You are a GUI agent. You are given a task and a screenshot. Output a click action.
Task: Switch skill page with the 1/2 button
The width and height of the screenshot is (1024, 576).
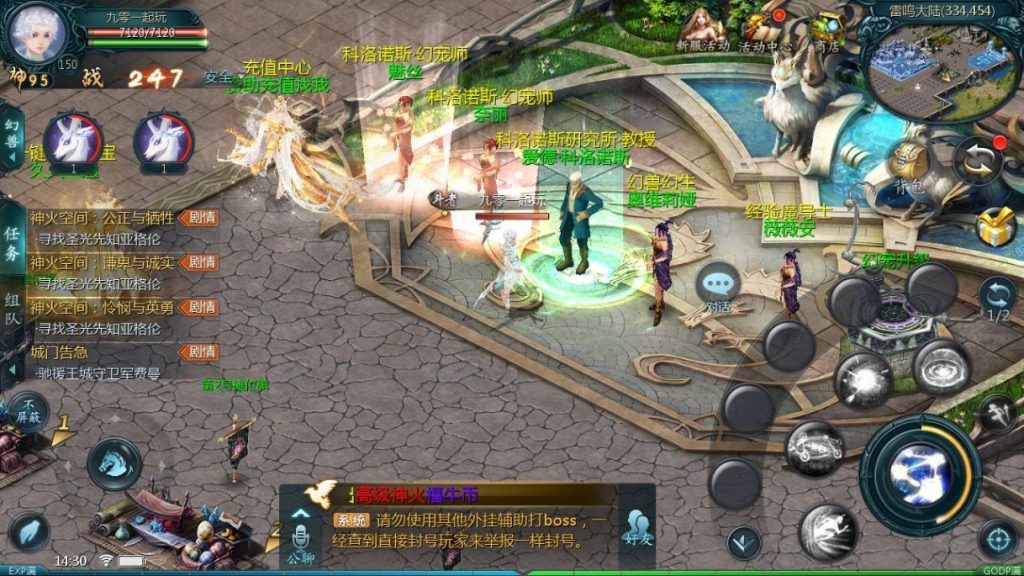click(997, 298)
